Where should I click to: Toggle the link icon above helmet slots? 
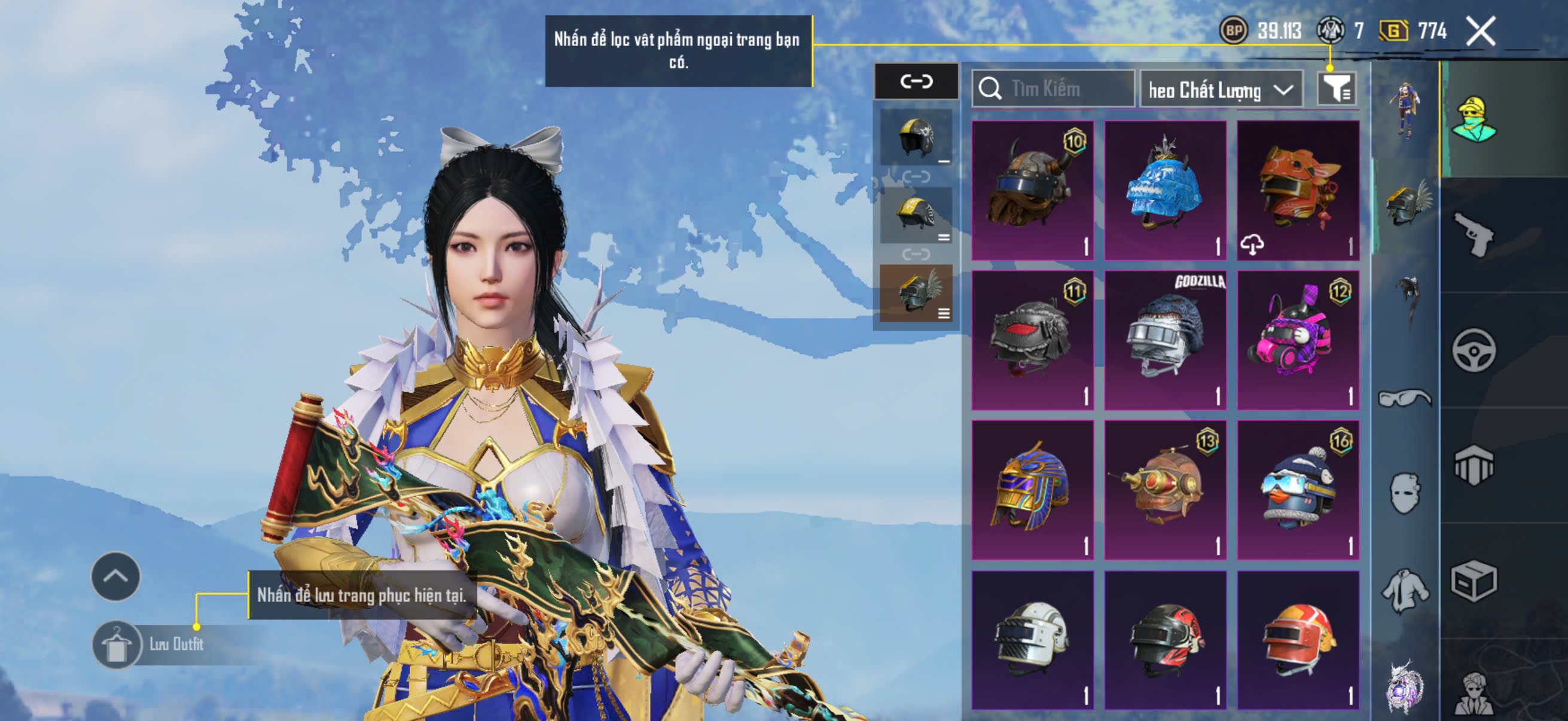[916, 81]
